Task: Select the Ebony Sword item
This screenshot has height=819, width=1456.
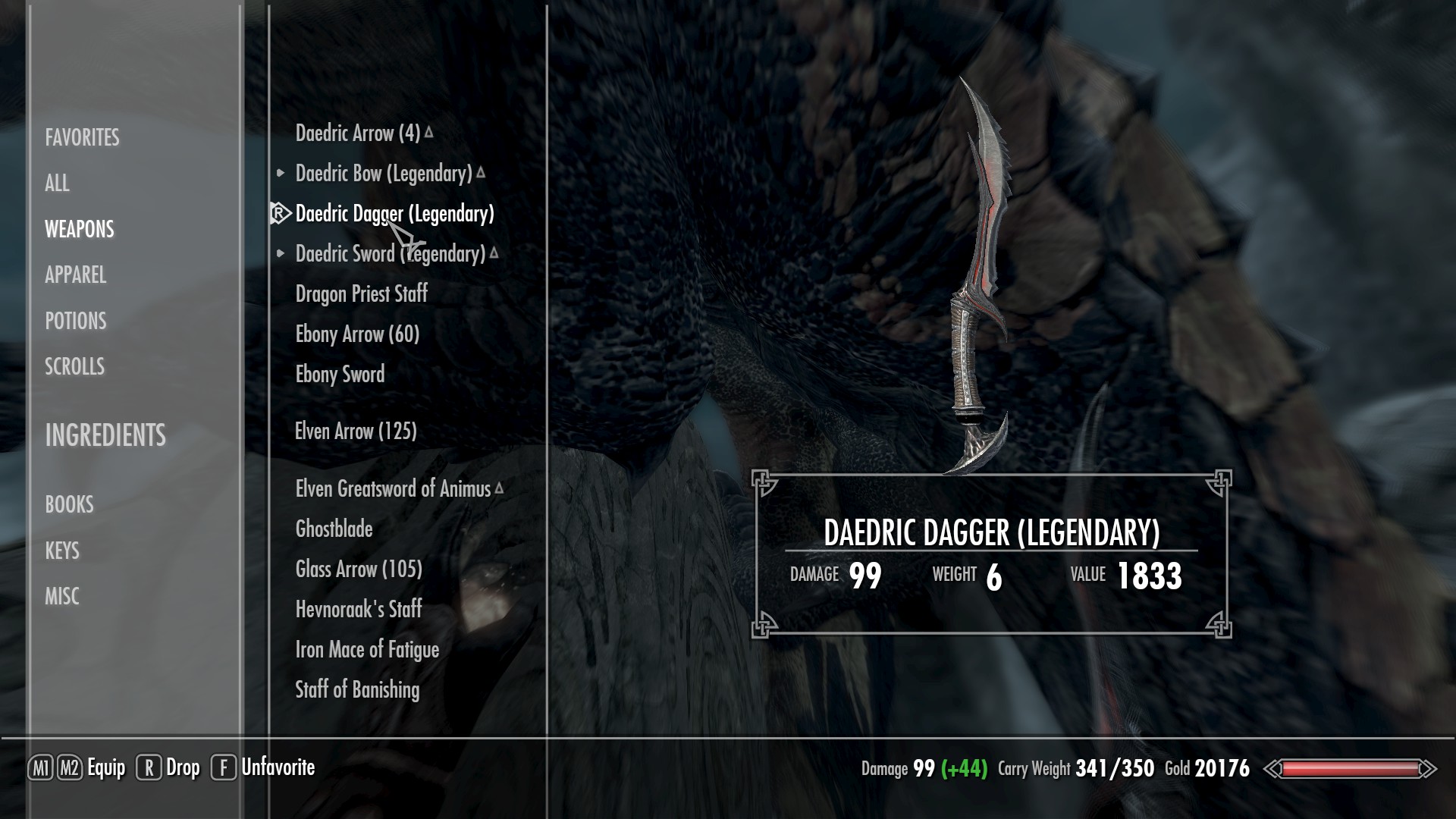Action: click(x=340, y=375)
